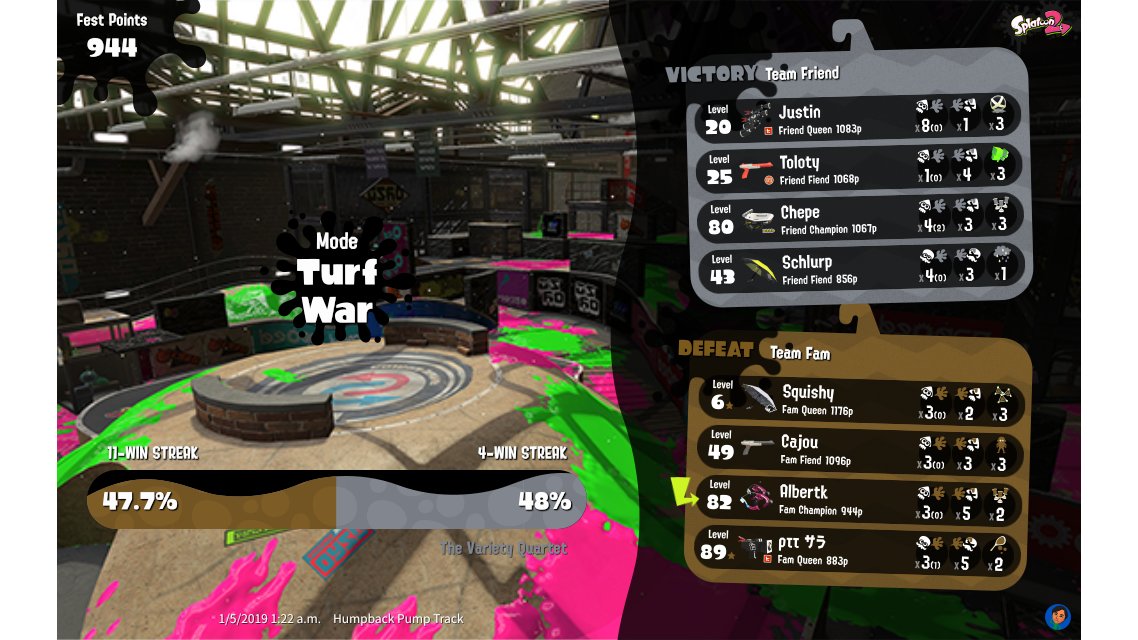Open Toloty's result row
Screen dimensions: 1138x640
pyautogui.click(x=860, y=166)
